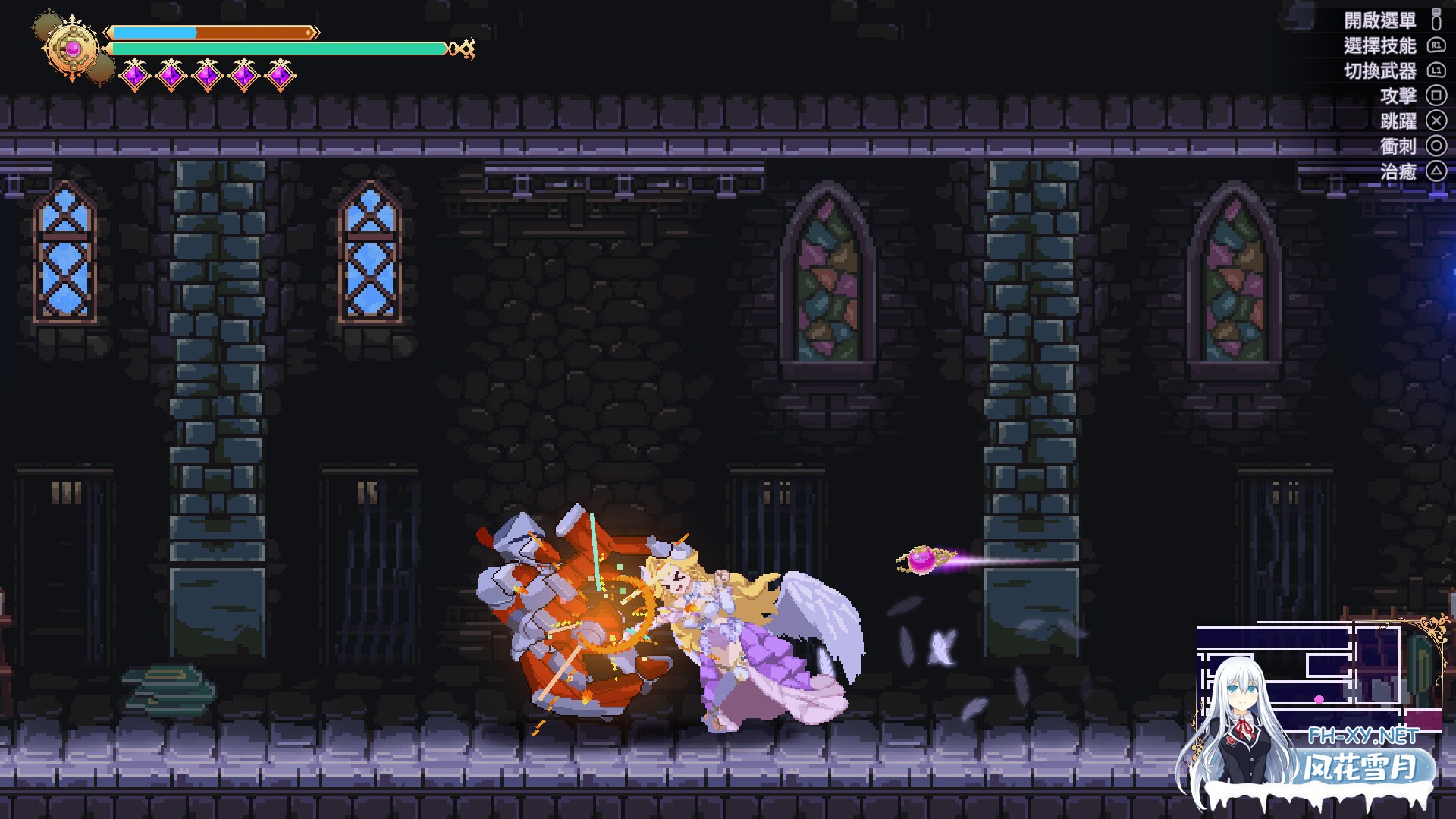Click the L1 weapon-switch icon

coord(1438,71)
